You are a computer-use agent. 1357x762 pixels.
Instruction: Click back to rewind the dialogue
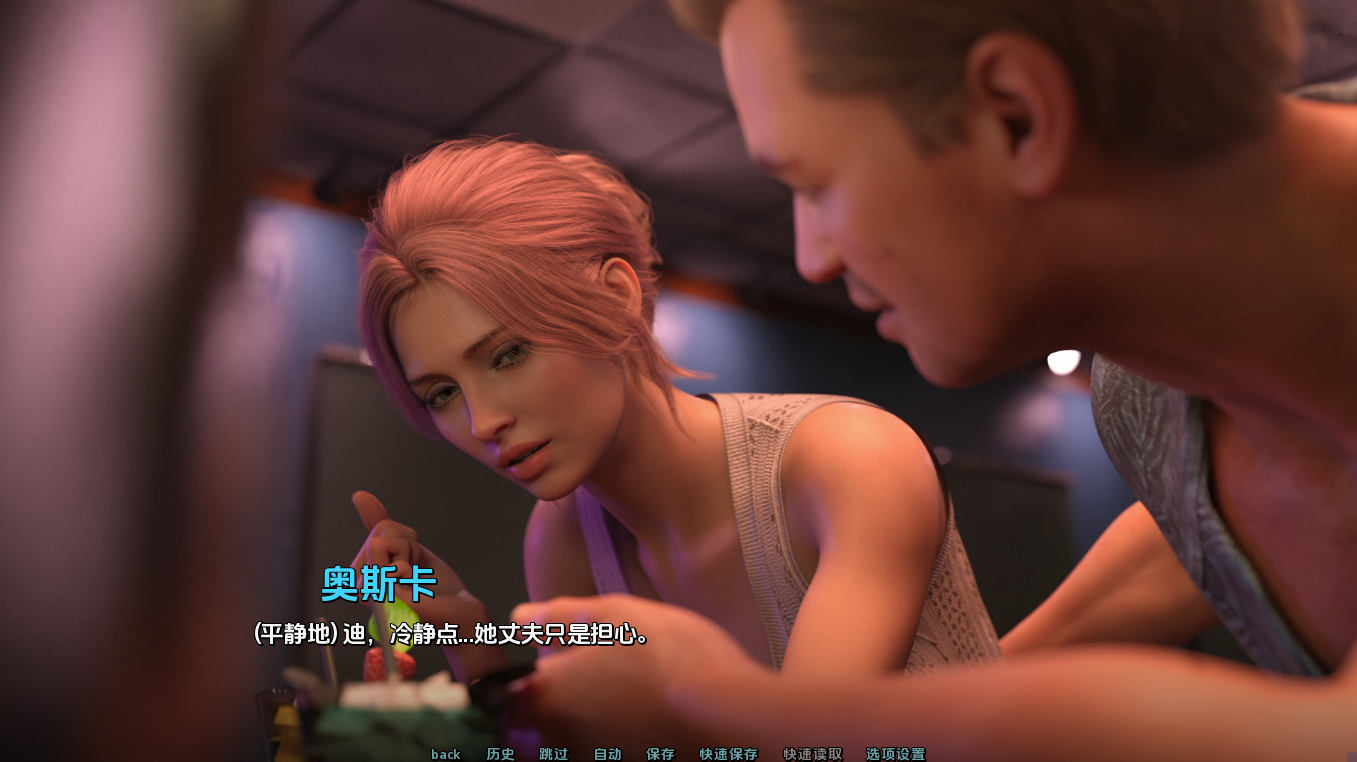tap(445, 754)
